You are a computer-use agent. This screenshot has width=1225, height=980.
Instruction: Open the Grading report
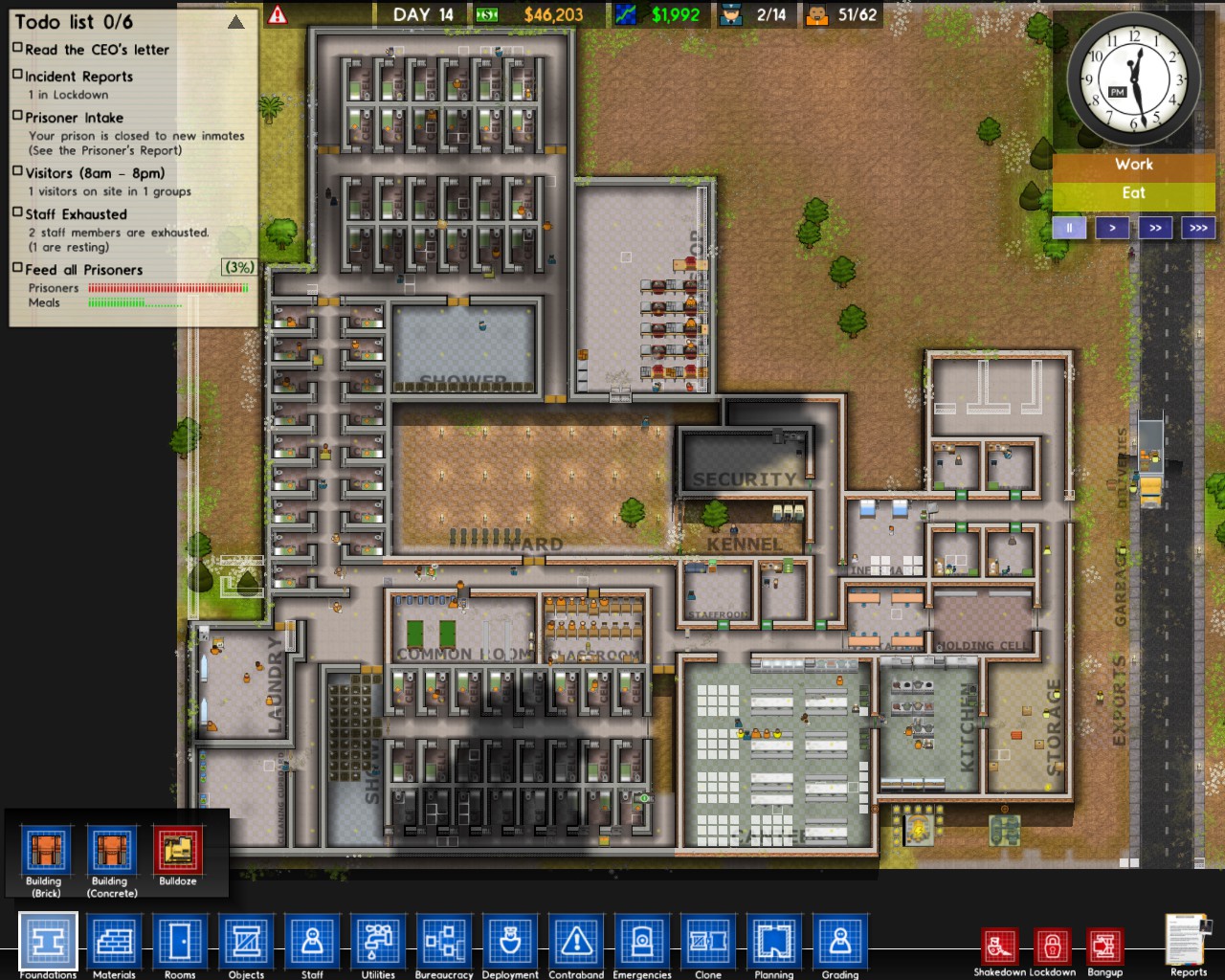839,941
